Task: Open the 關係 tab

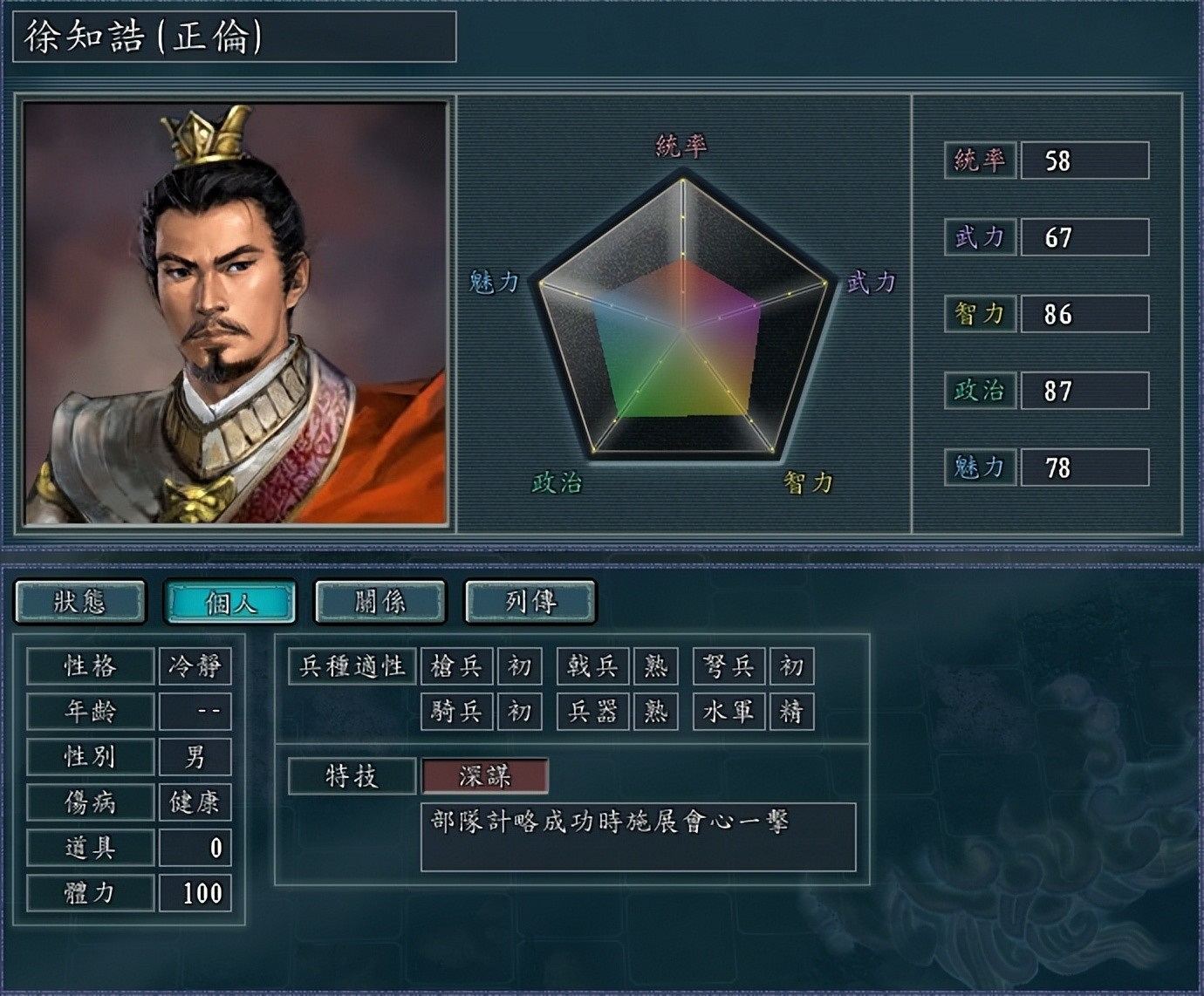Action: (x=380, y=602)
